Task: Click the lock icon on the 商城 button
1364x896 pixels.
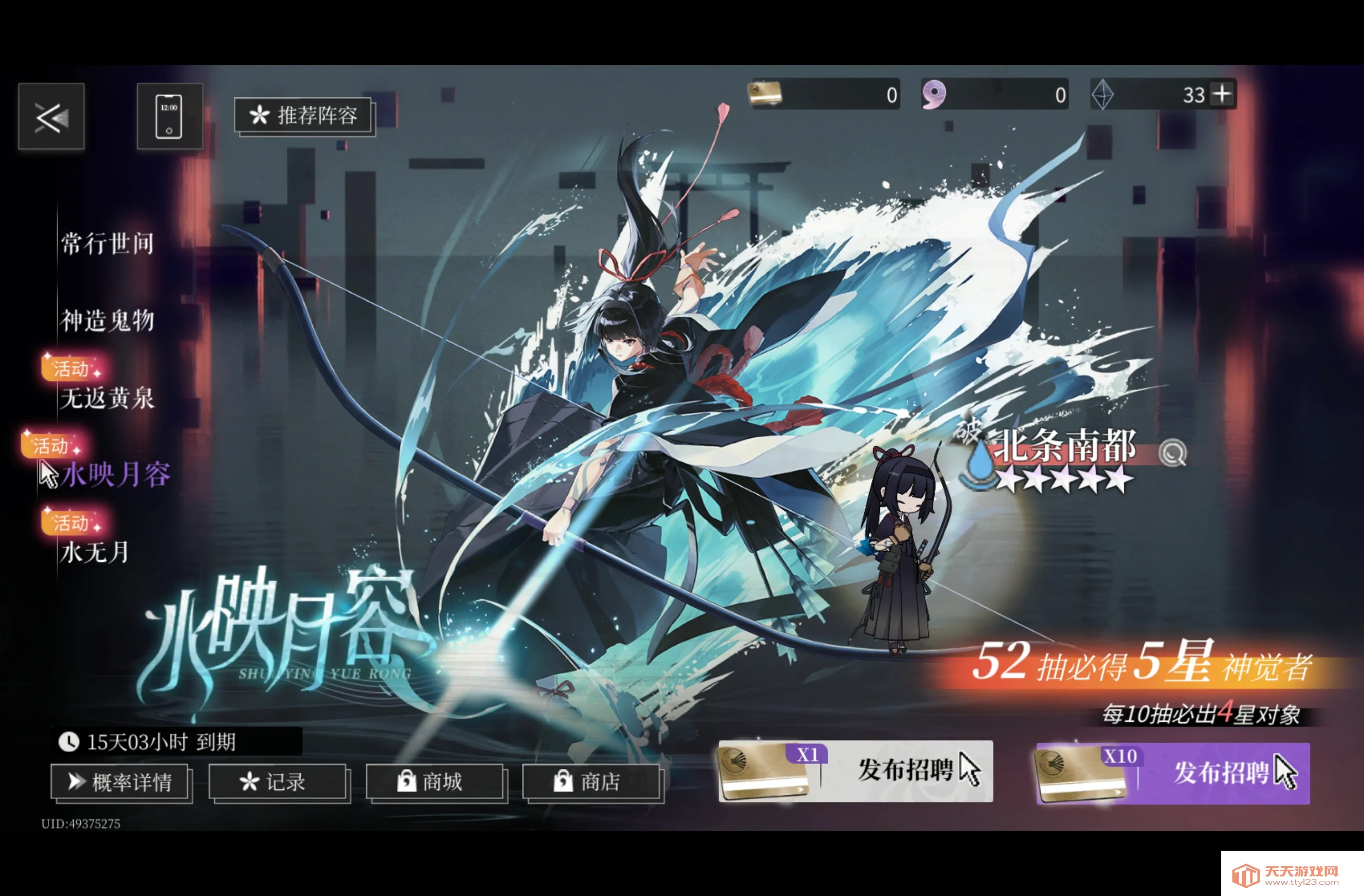Action: point(406,781)
